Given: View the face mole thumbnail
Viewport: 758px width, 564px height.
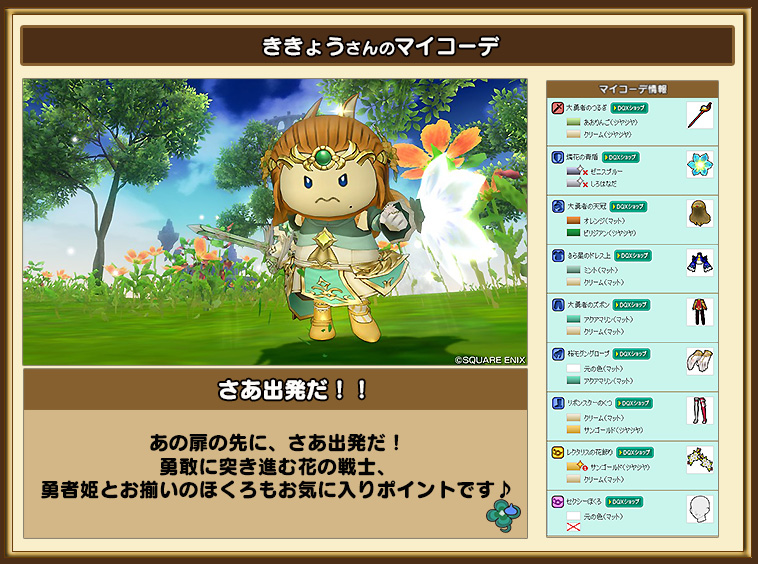Looking at the screenshot, I should tap(699, 508).
